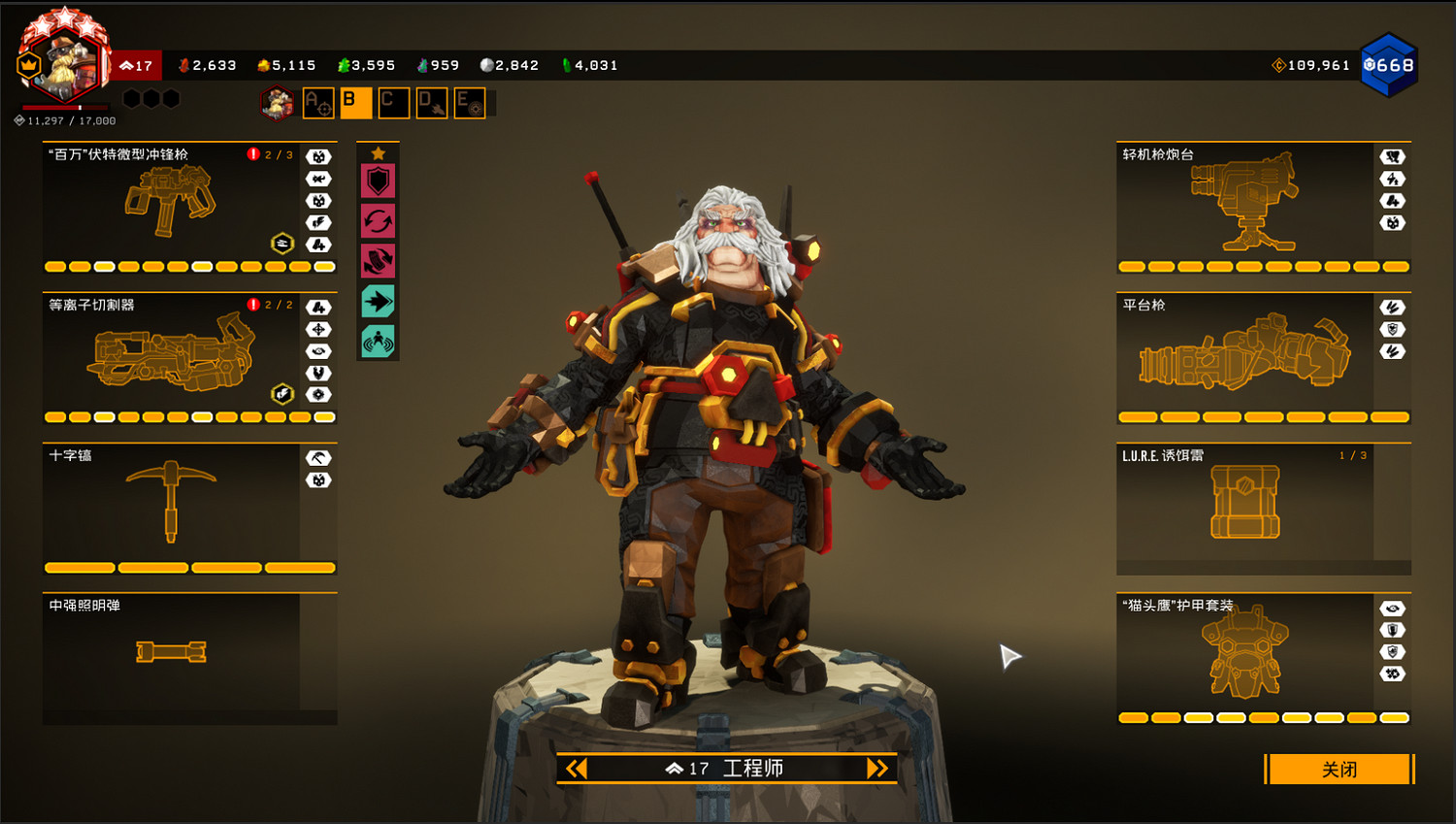The image size is (1456, 824).
Task: Select loadout tab B
Action: pos(355,103)
